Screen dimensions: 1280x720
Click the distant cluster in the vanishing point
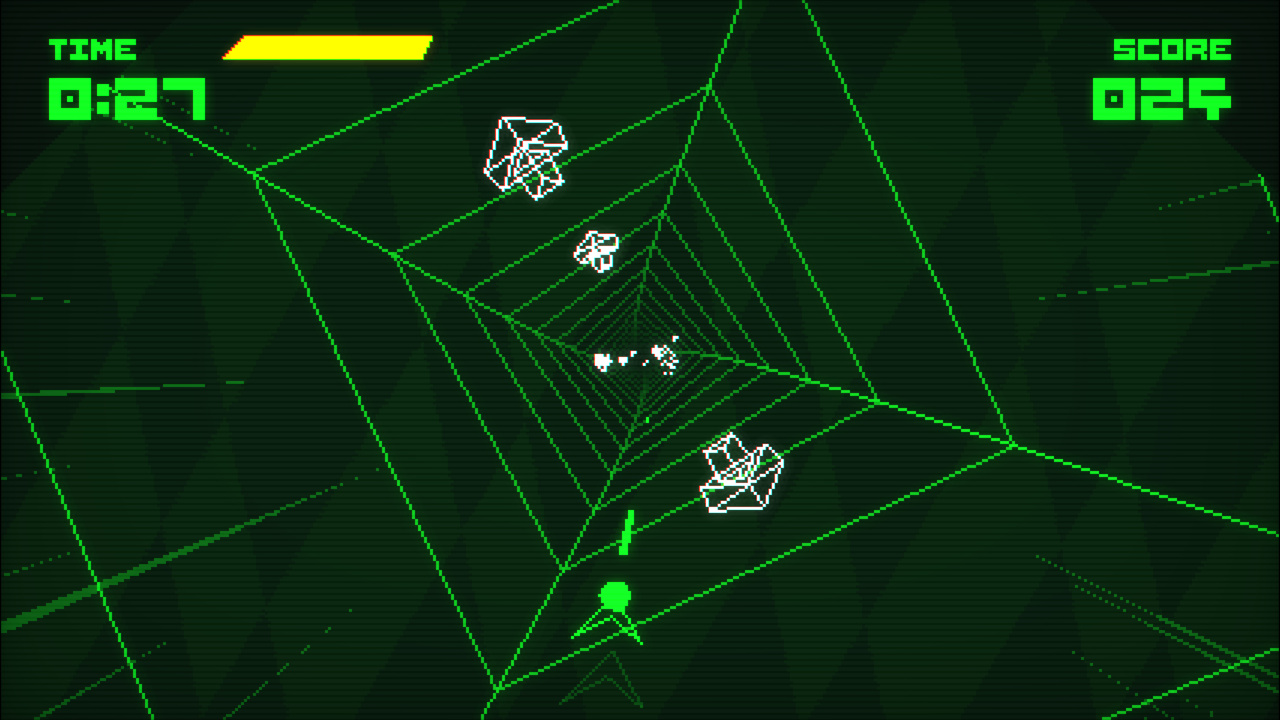coord(635,358)
